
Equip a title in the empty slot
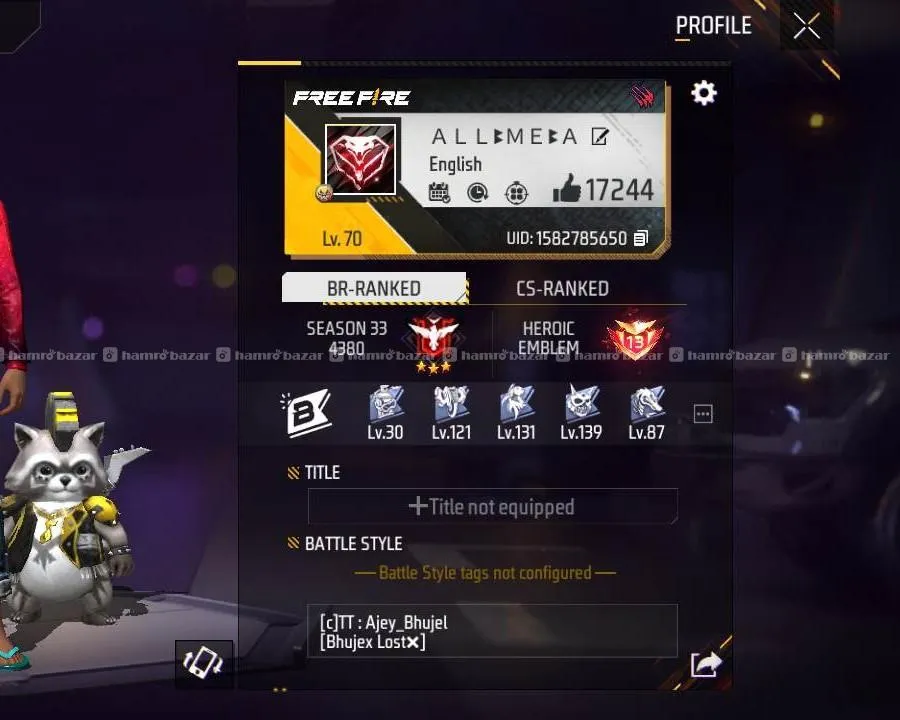(x=492, y=507)
